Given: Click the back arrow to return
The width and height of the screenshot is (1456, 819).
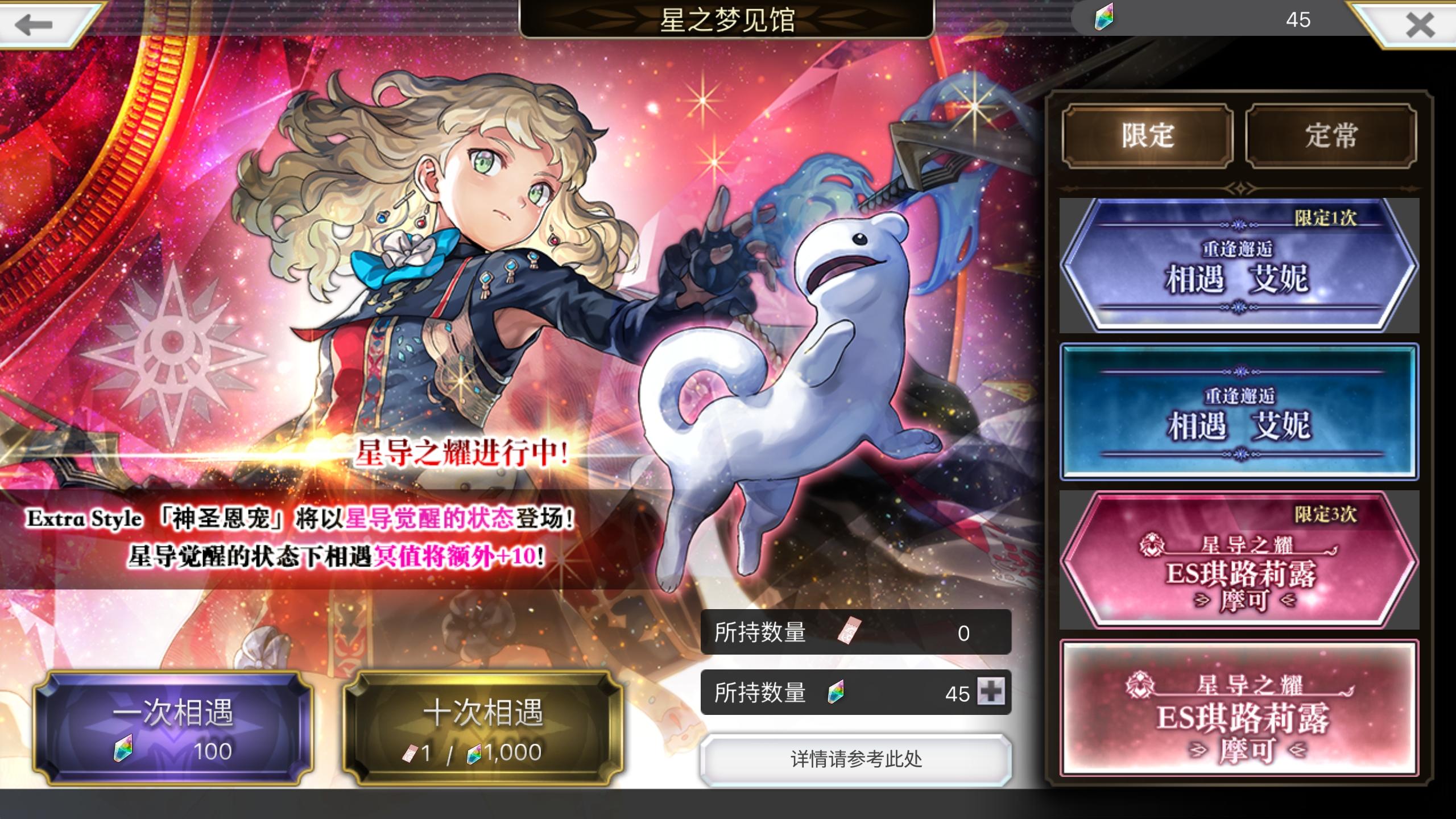Looking at the screenshot, I should click(34, 26).
